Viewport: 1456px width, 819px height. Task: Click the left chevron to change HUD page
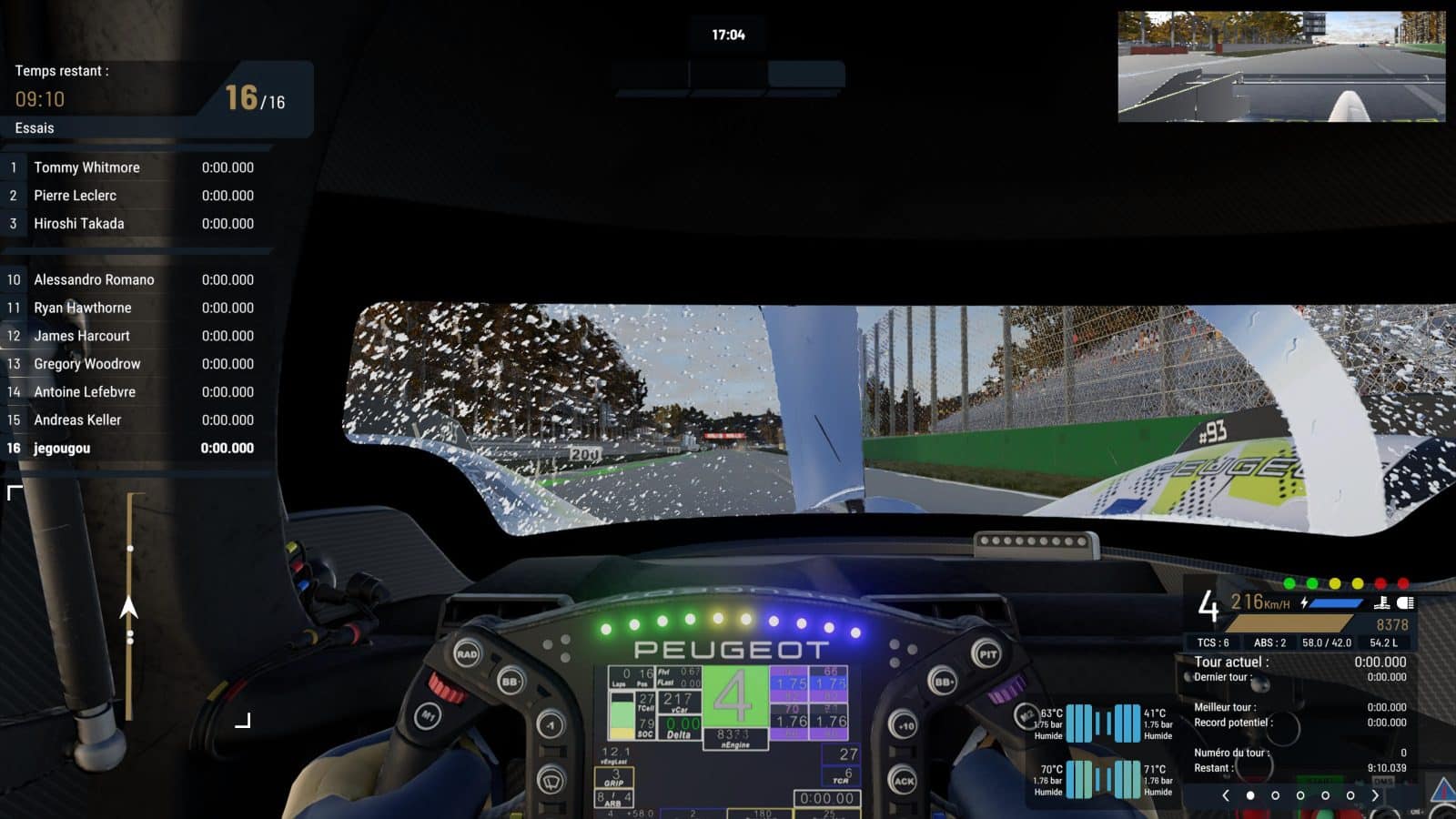tap(1226, 795)
